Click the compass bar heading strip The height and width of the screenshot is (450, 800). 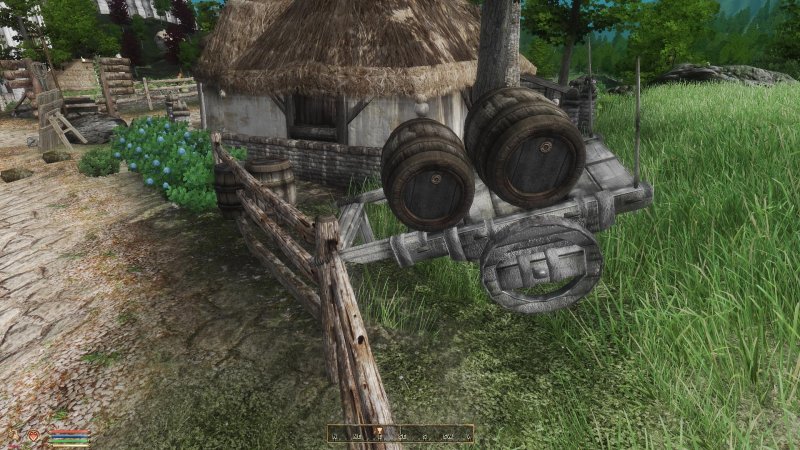pos(400,434)
